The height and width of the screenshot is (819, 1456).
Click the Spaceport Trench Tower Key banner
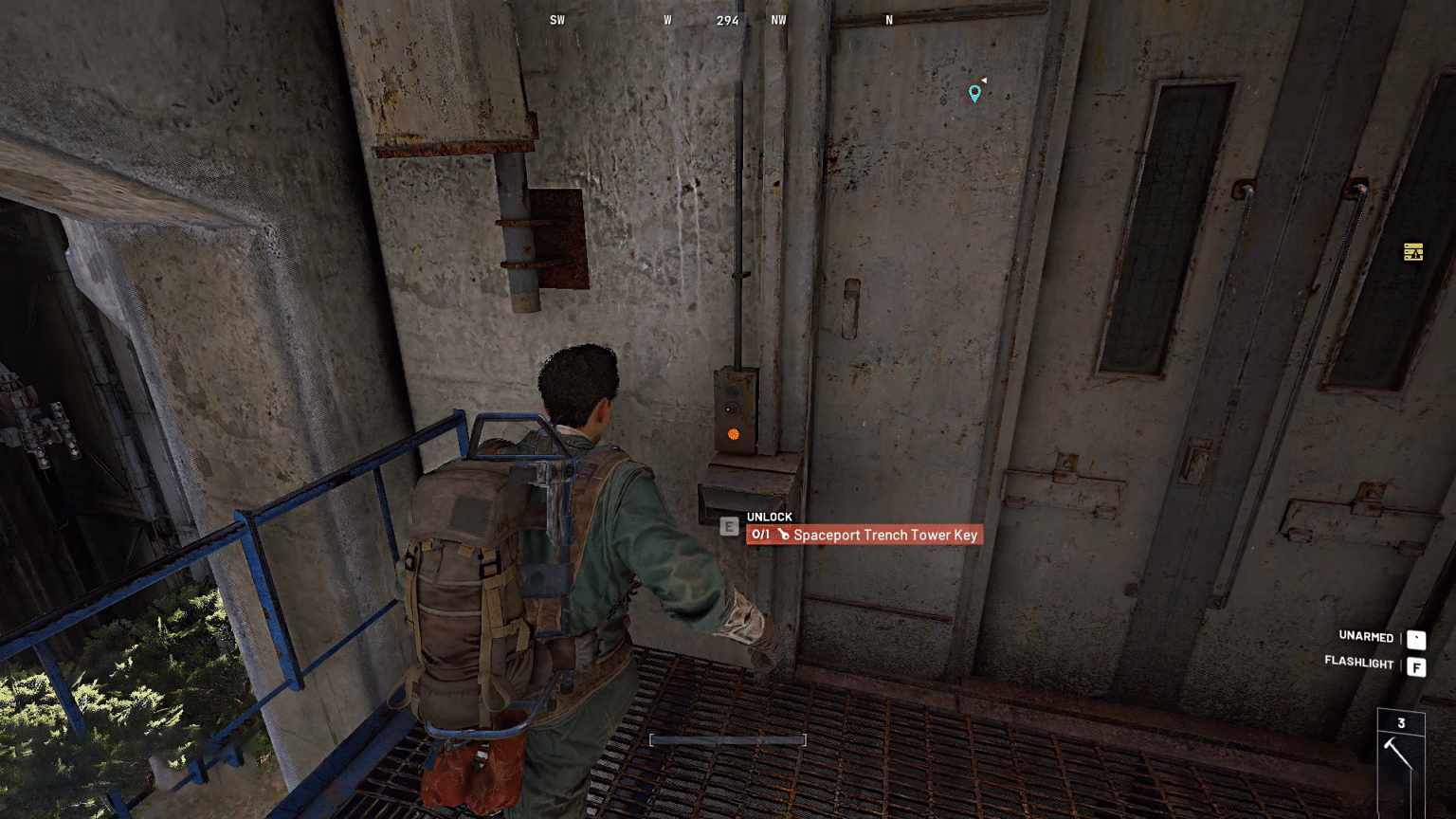[864, 535]
